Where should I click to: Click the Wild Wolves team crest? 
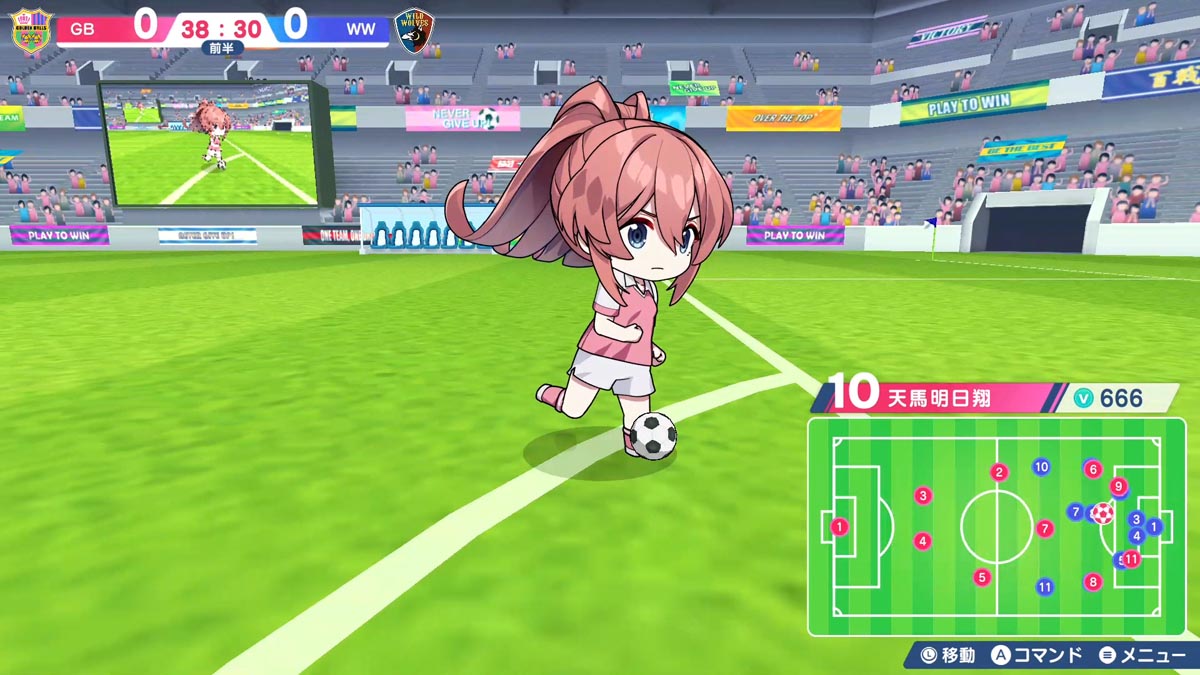point(412,30)
